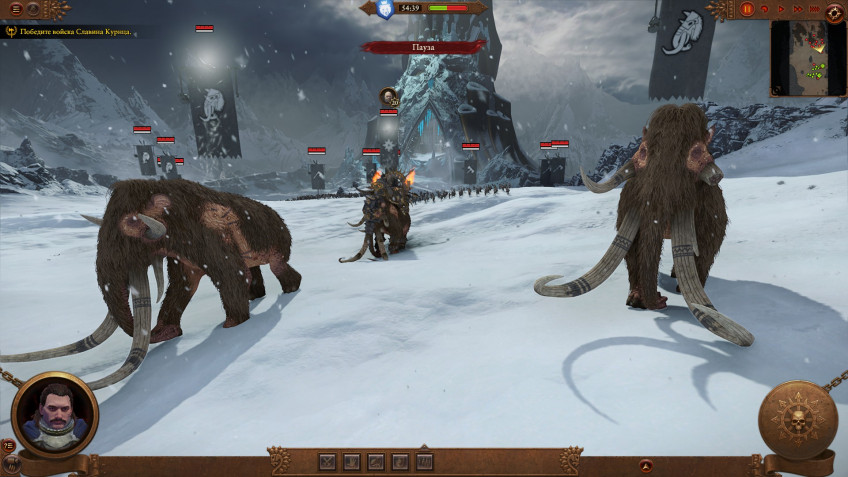Click the crossed-weapons button in bottom bar

point(327,462)
